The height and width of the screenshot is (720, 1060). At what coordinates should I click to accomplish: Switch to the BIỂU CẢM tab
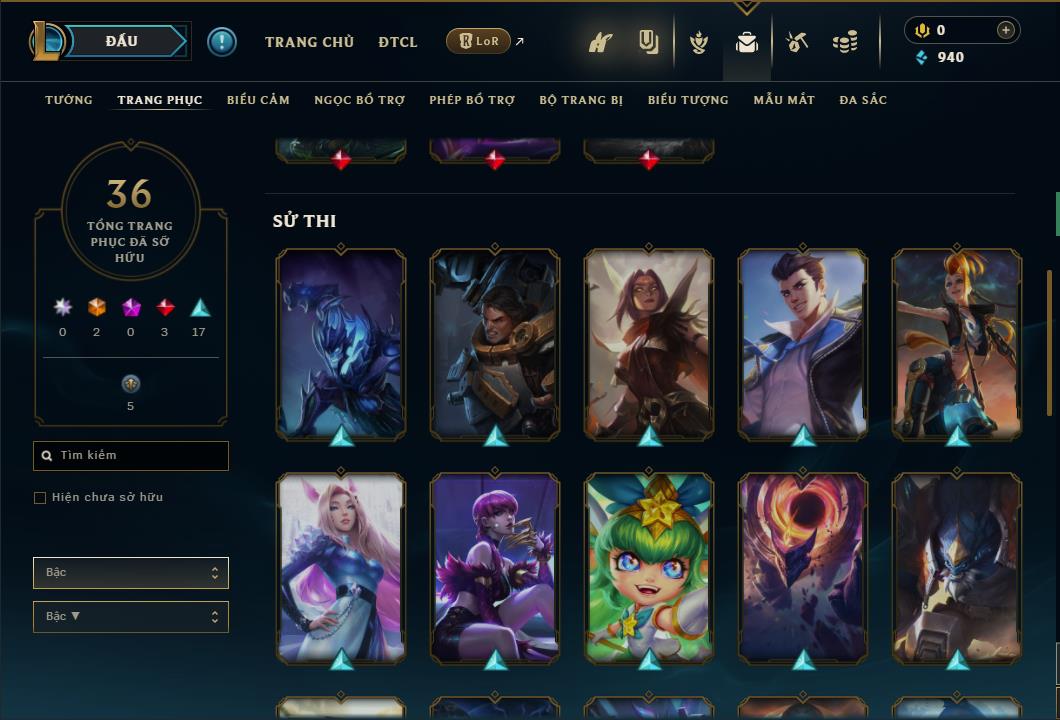[x=258, y=100]
